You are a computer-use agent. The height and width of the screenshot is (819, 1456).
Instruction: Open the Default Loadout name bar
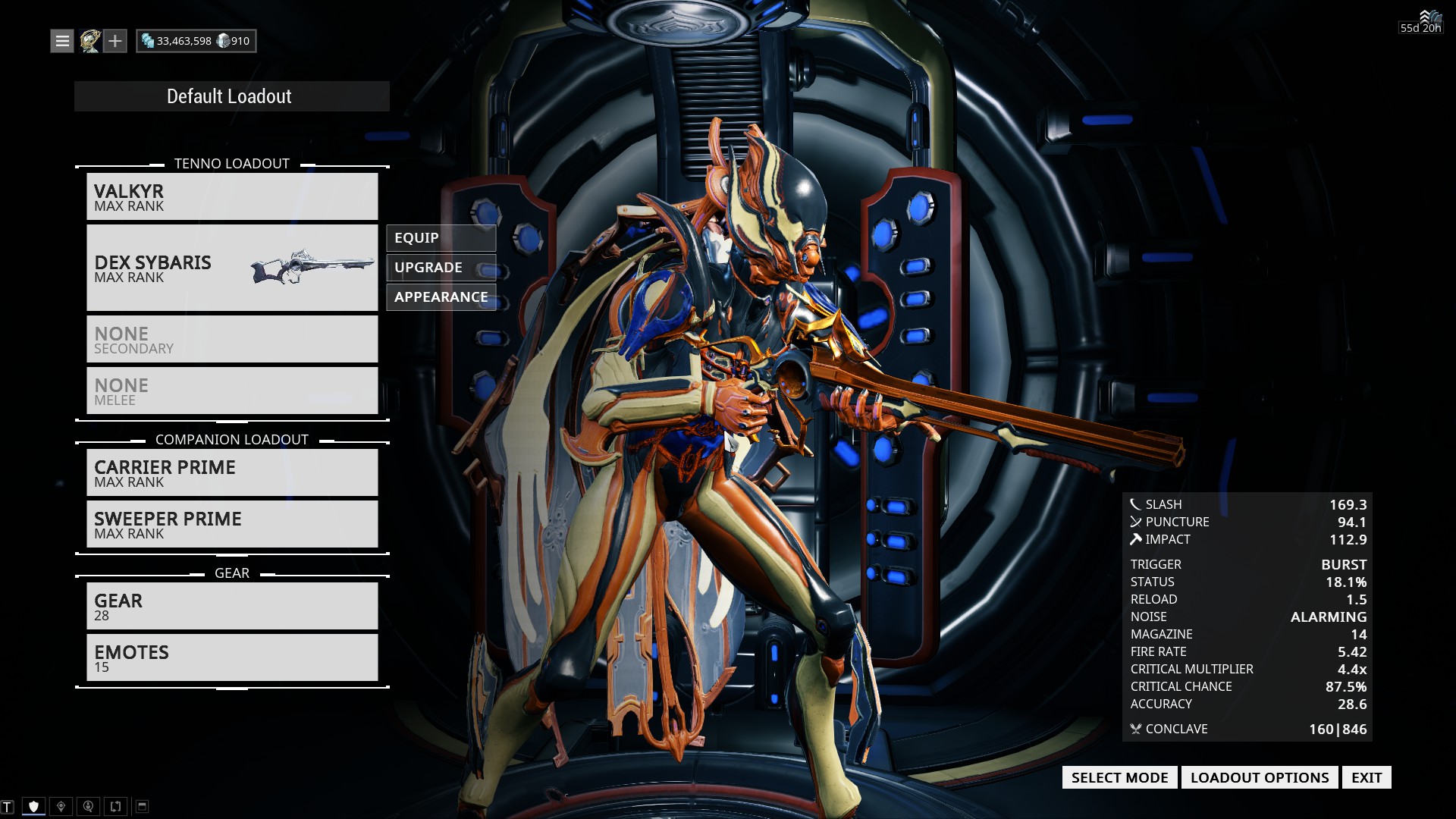(231, 96)
